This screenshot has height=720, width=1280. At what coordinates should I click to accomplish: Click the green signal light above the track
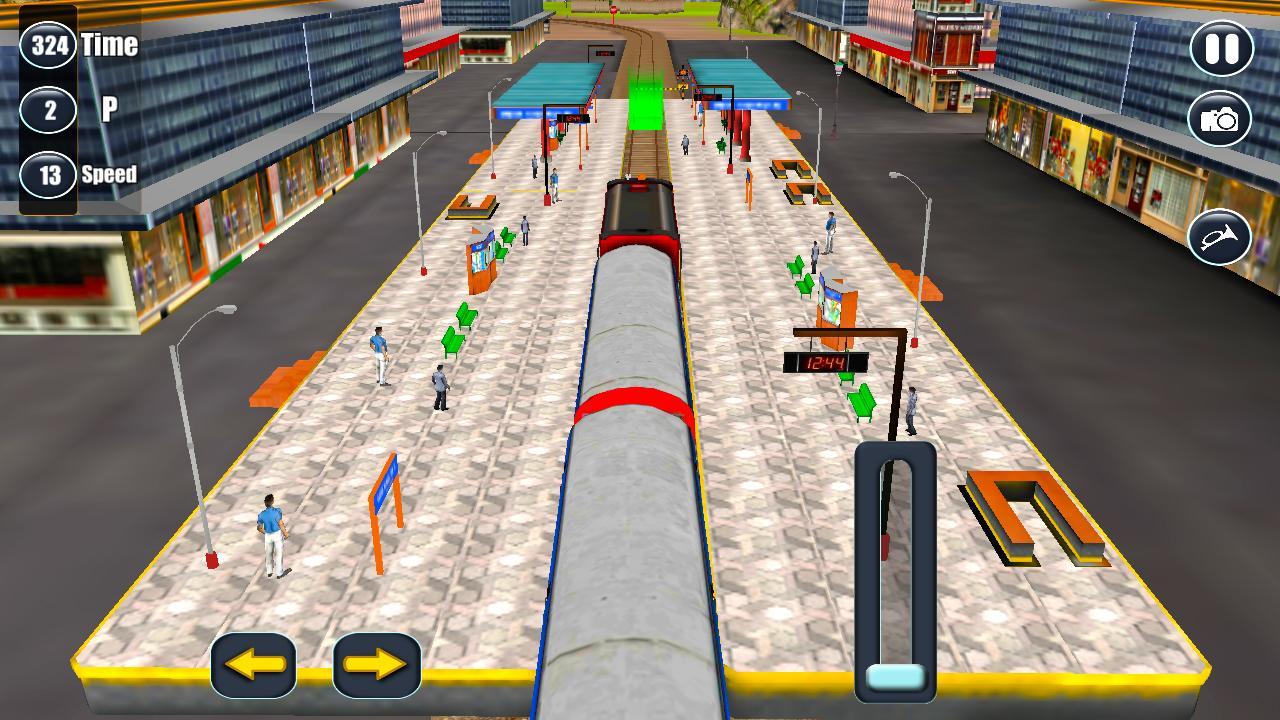coord(645,100)
